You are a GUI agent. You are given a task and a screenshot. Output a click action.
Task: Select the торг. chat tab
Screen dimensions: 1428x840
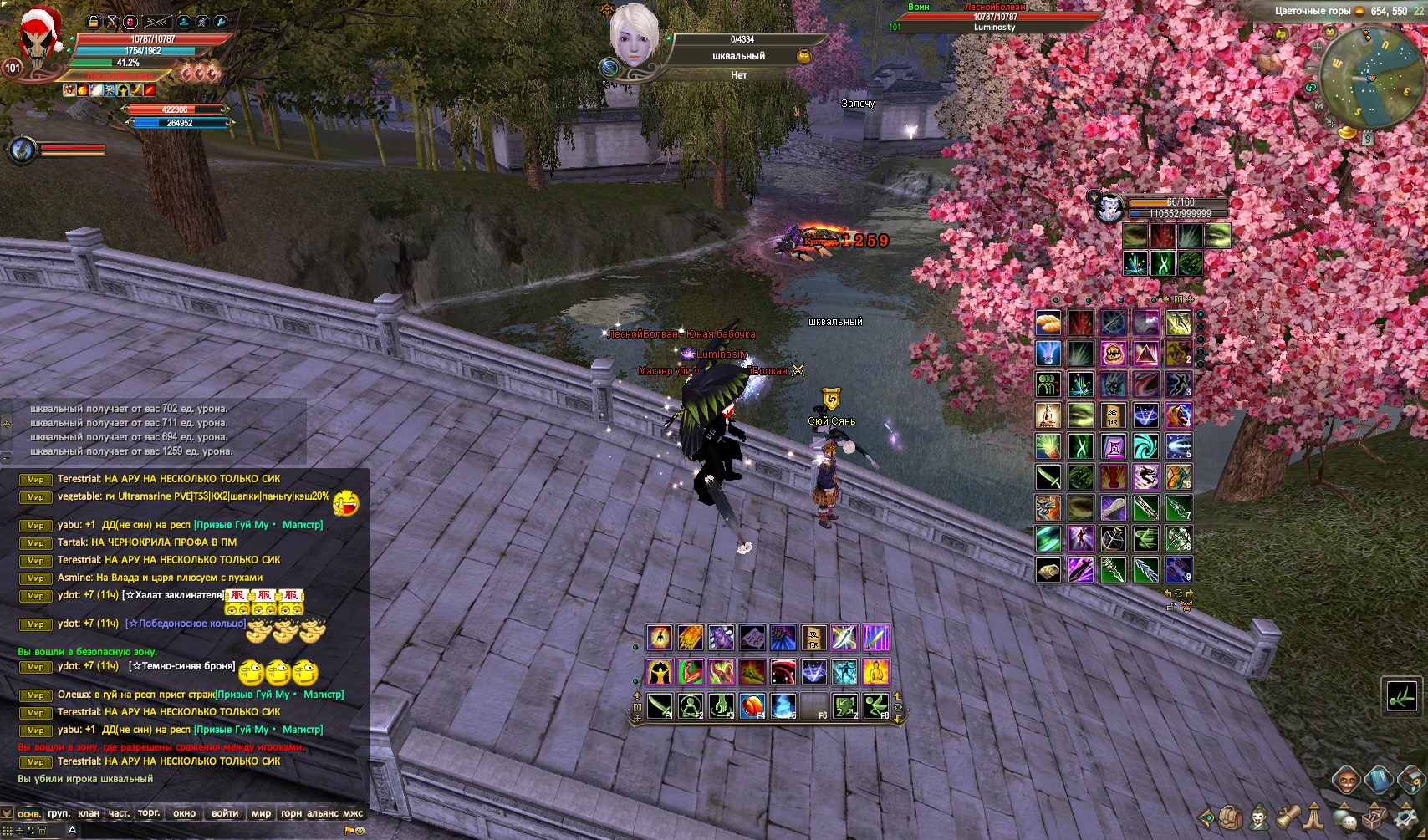pos(149,813)
